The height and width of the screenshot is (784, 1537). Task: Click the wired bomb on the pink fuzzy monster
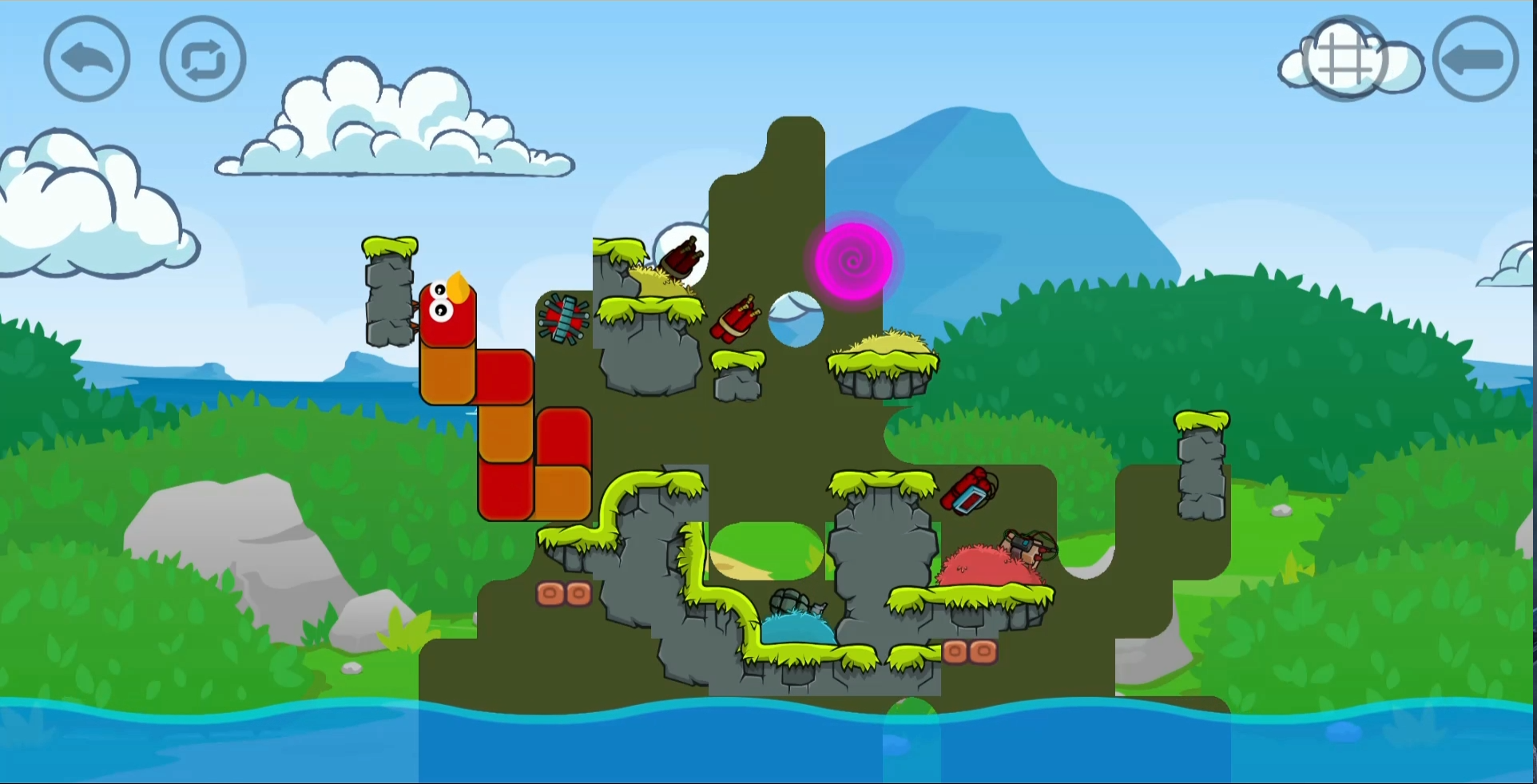coord(1025,547)
